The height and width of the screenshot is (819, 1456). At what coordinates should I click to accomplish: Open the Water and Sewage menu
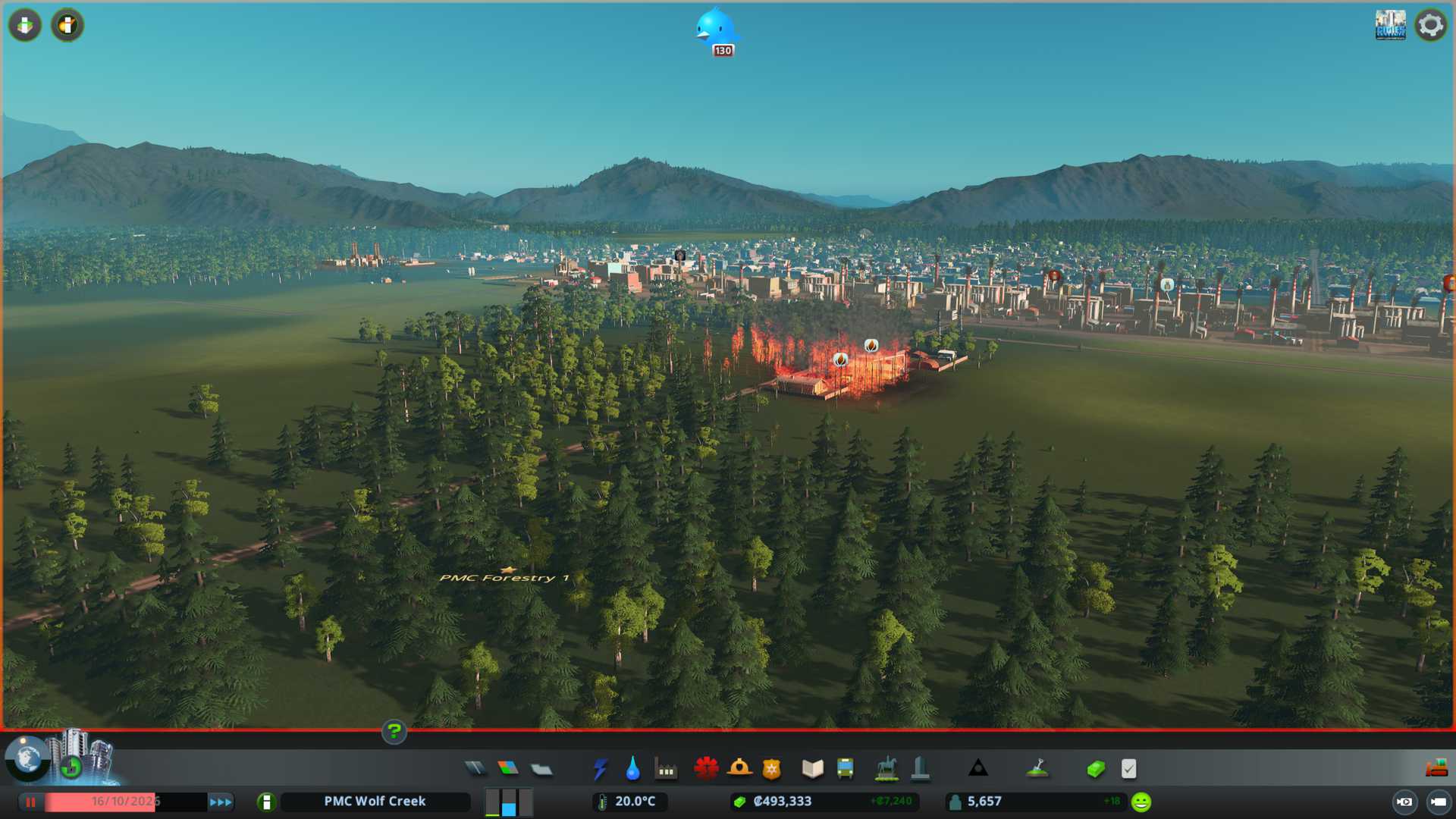point(632,769)
